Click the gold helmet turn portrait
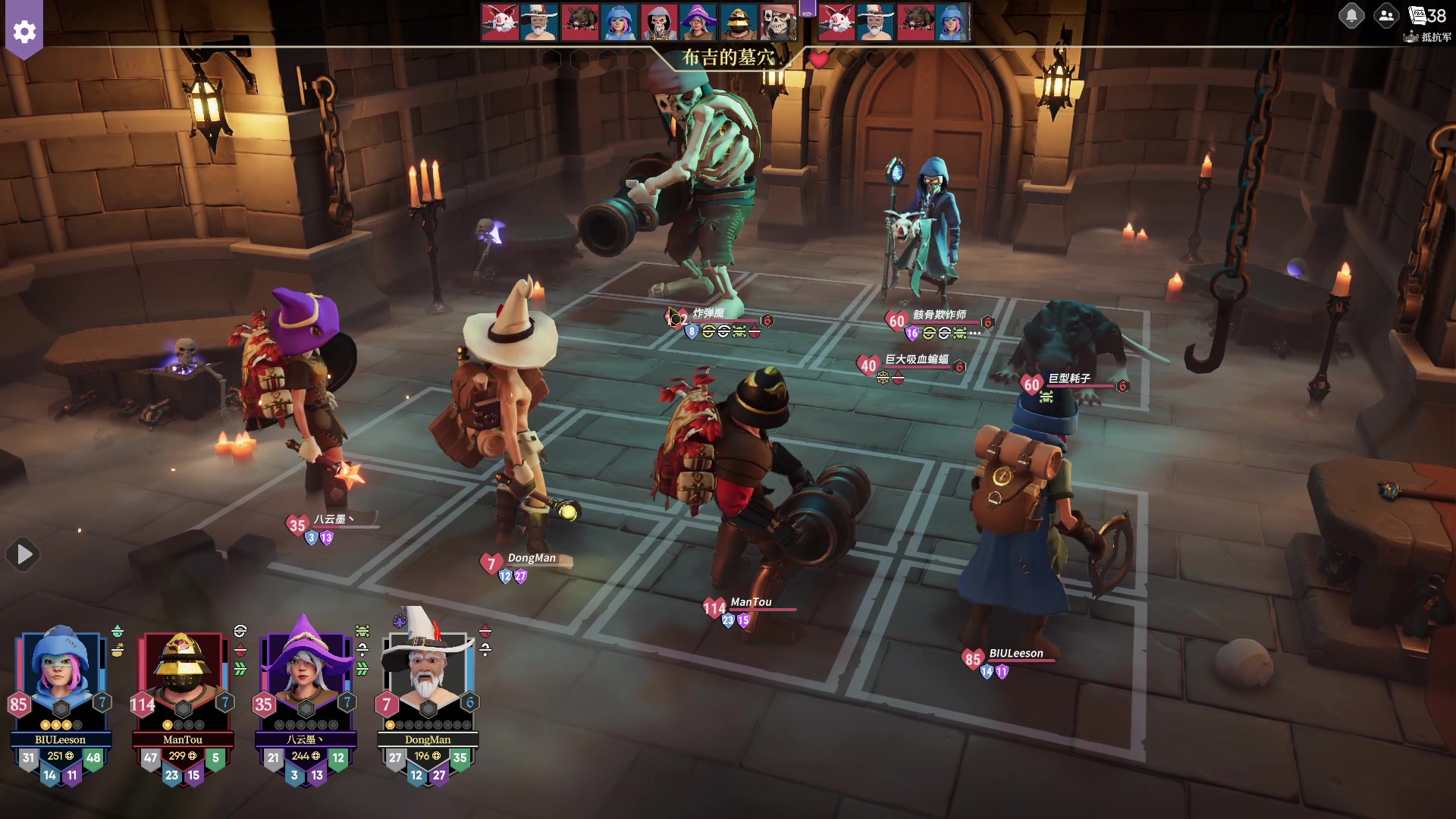This screenshot has height=819, width=1456. pyautogui.click(x=736, y=21)
